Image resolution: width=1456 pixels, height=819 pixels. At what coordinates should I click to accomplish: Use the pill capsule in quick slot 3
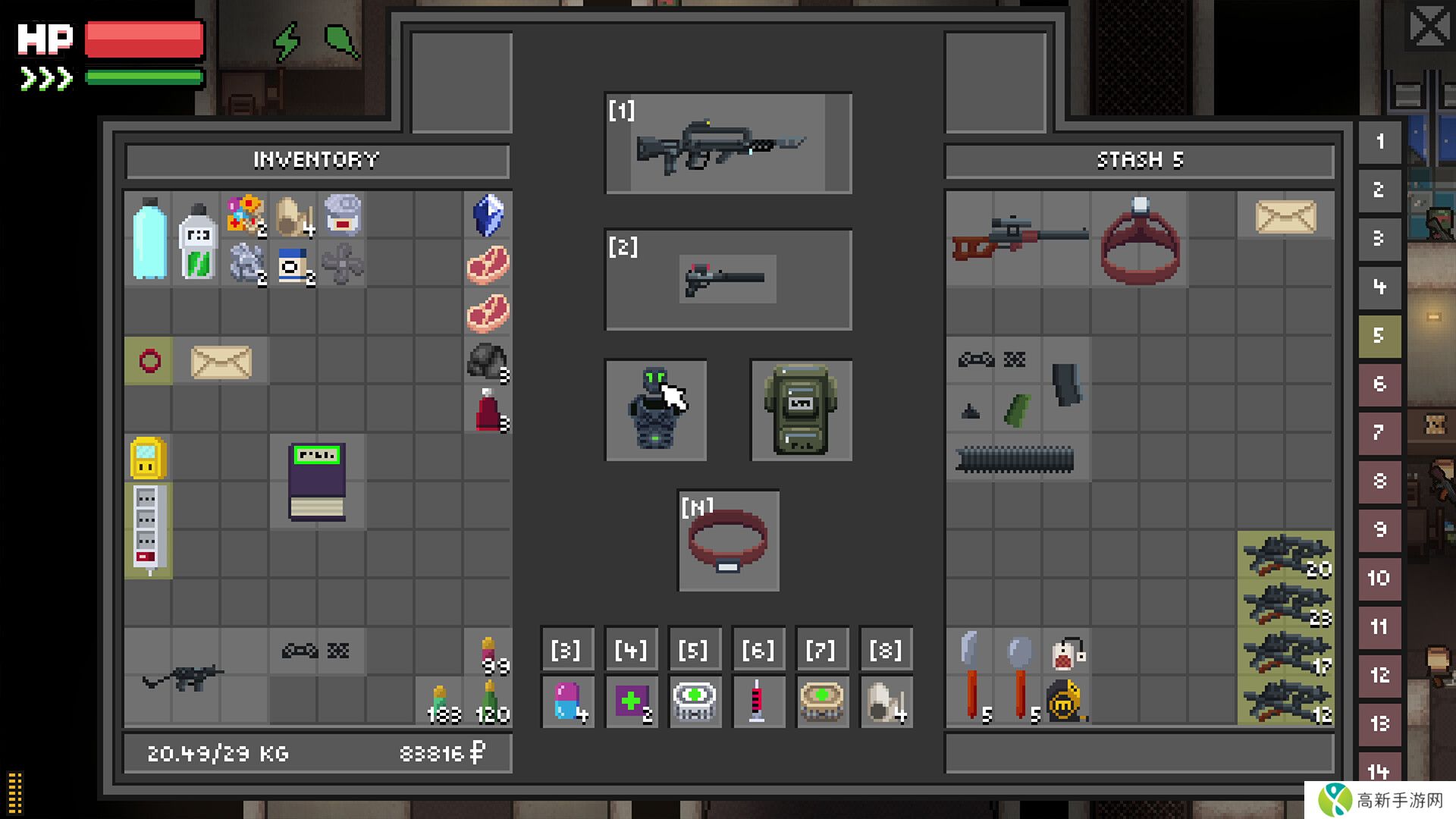[567, 701]
